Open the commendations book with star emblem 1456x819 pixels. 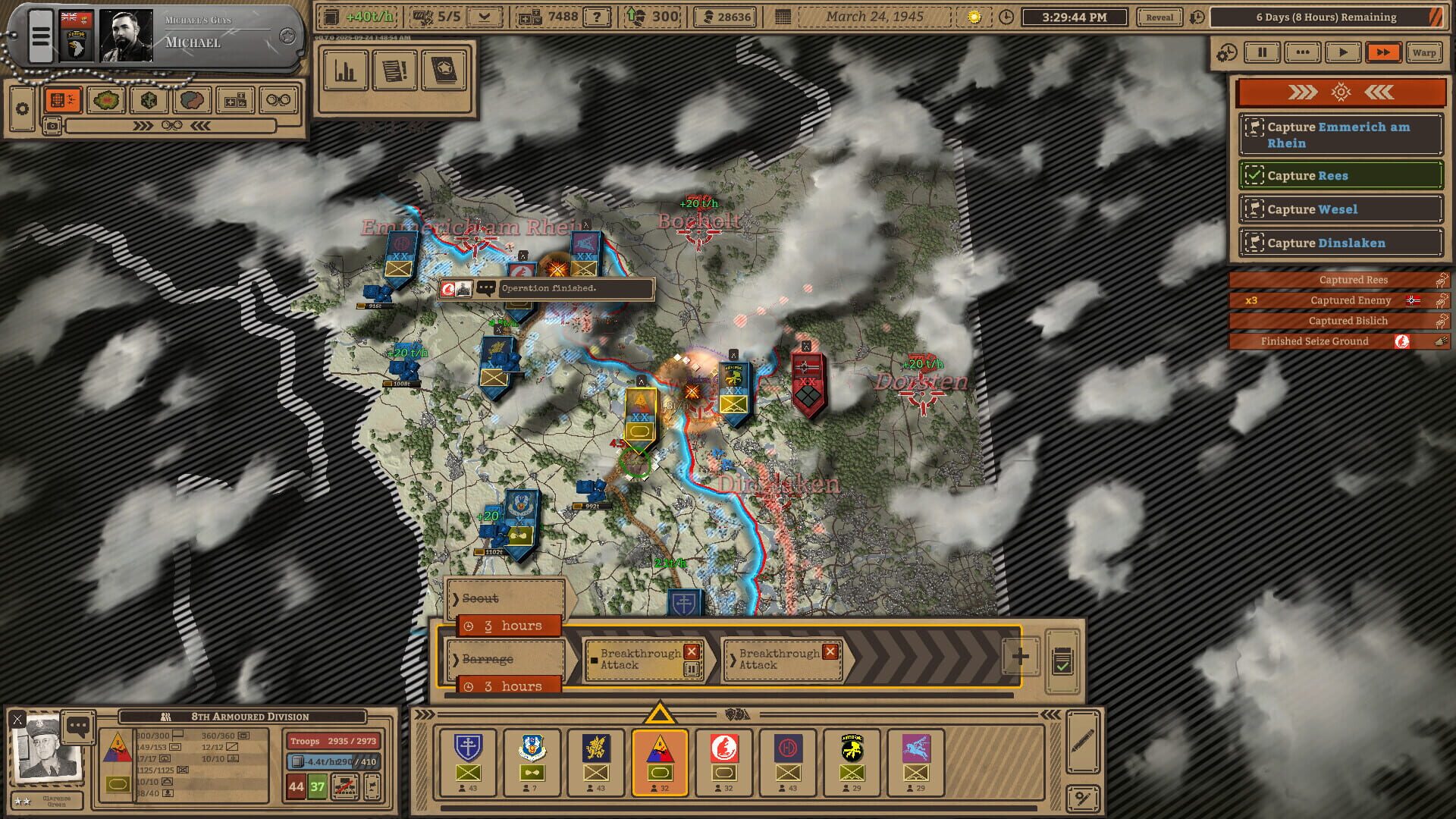click(445, 71)
